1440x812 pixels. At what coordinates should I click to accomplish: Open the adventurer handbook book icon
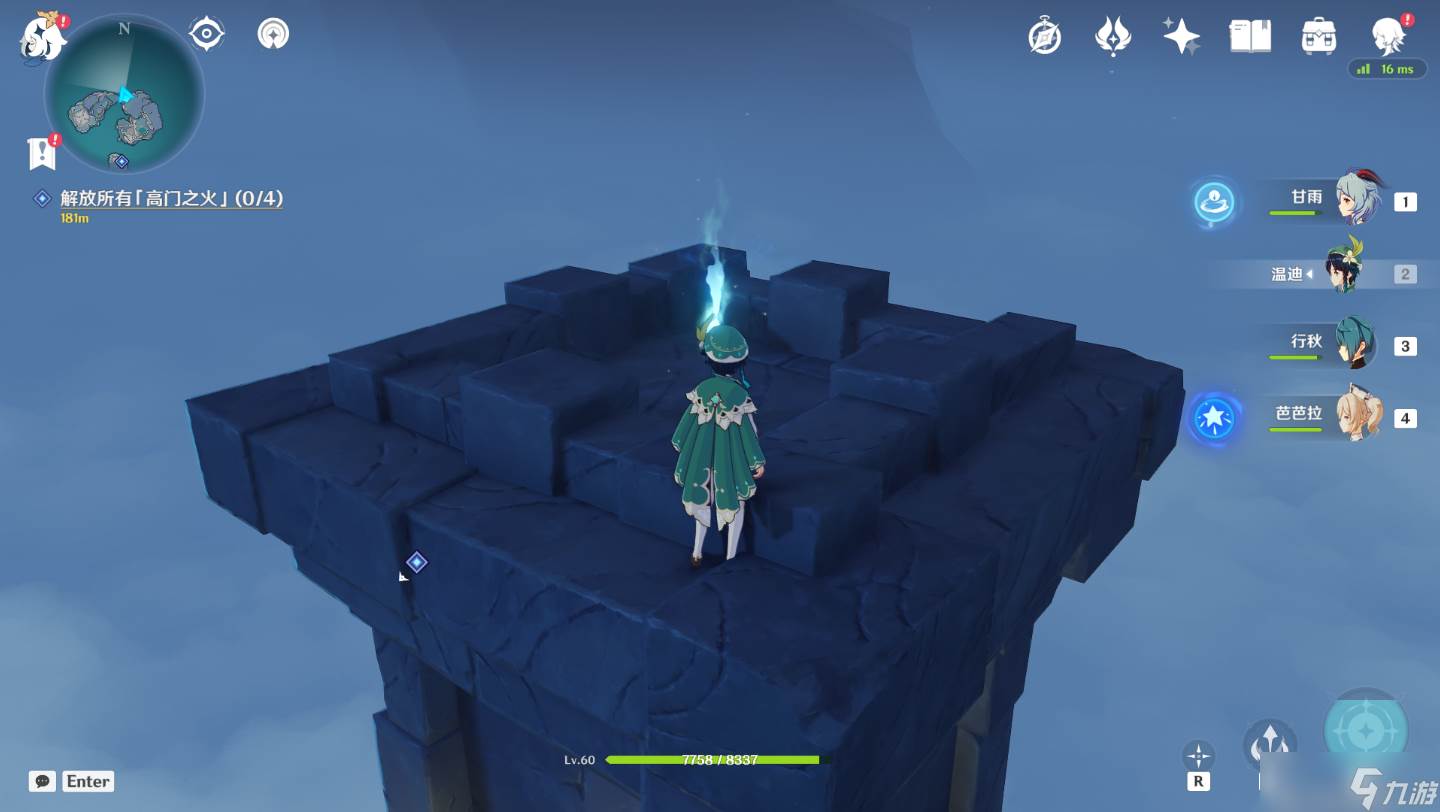click(x=1250, y=37)
